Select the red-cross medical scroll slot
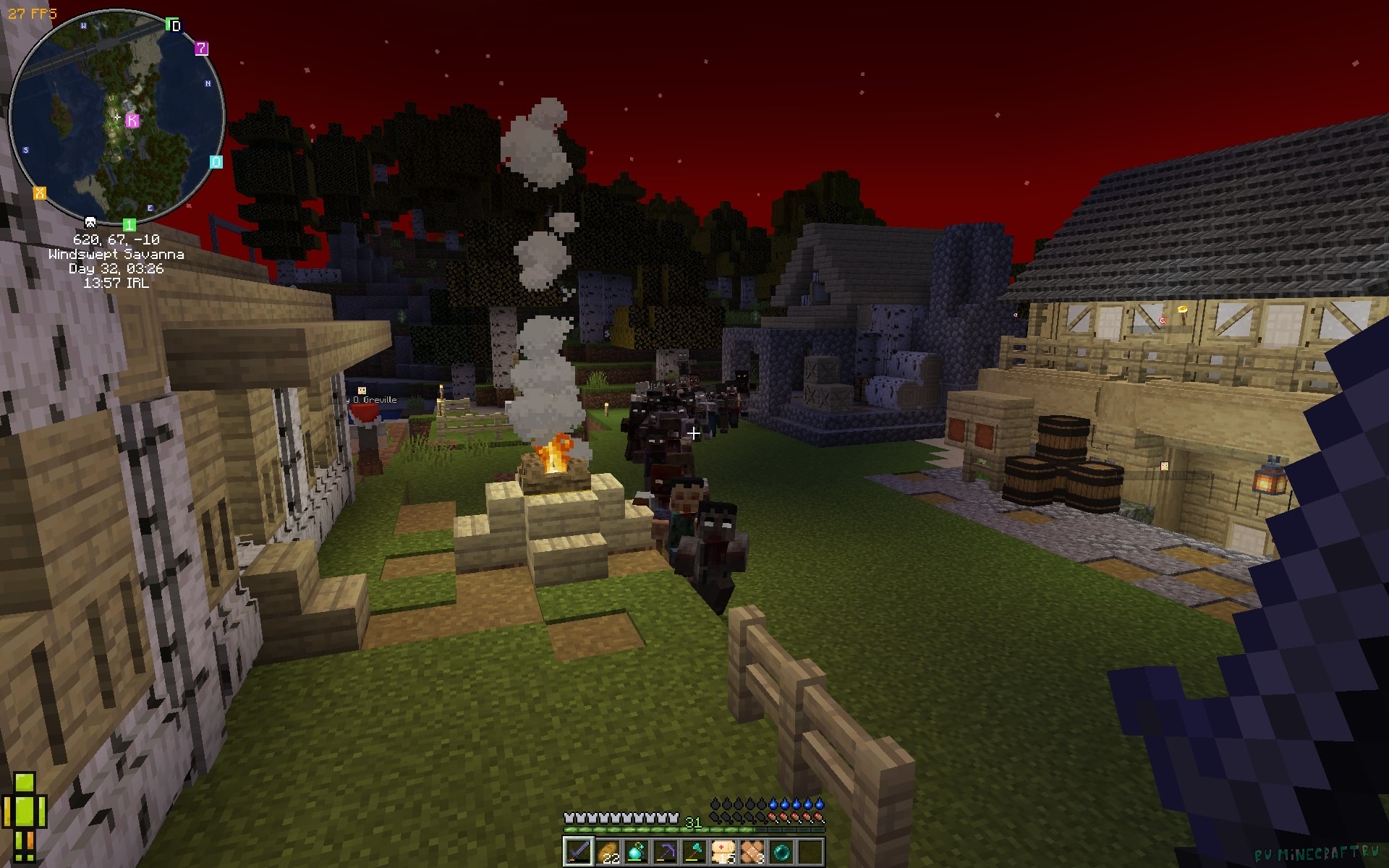Screen dimensions: 1389x868 (x=723, y=851)
